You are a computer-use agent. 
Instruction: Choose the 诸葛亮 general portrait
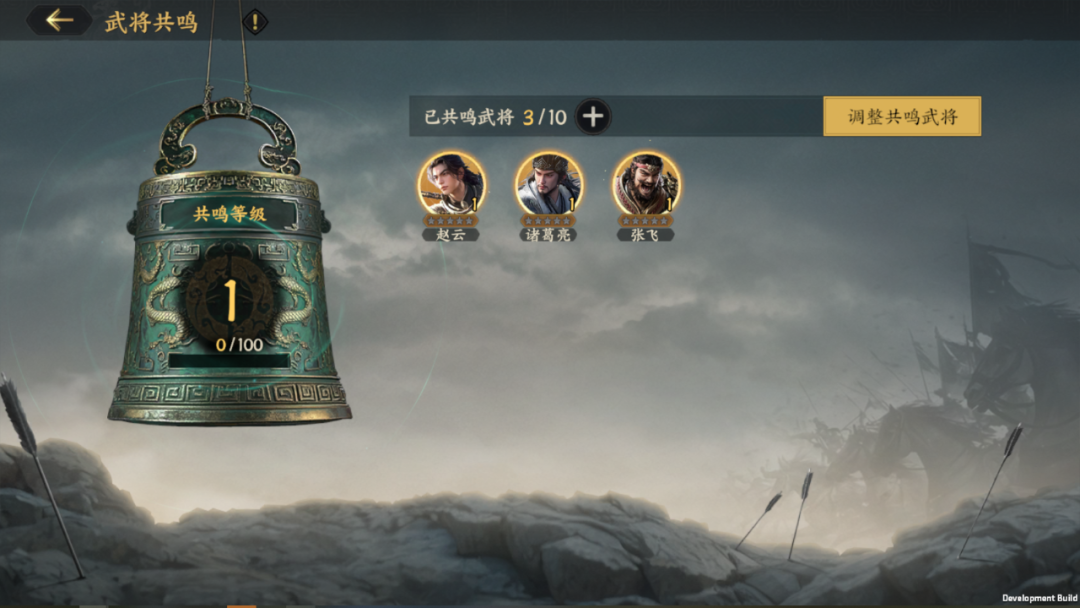pyautogui.click(x=549, y=184)
